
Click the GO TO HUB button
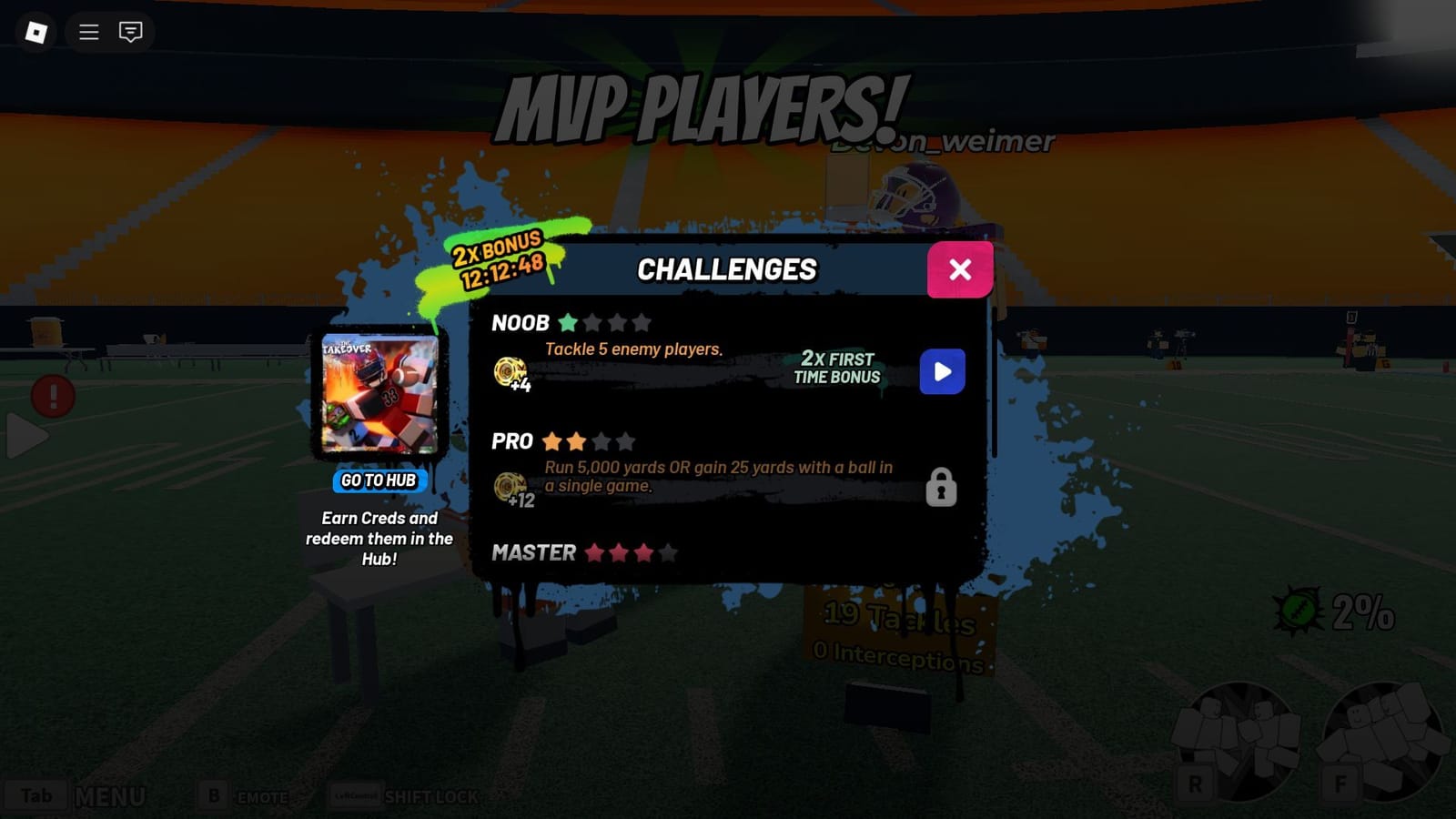pyautogui.click(x=379, y=481)
